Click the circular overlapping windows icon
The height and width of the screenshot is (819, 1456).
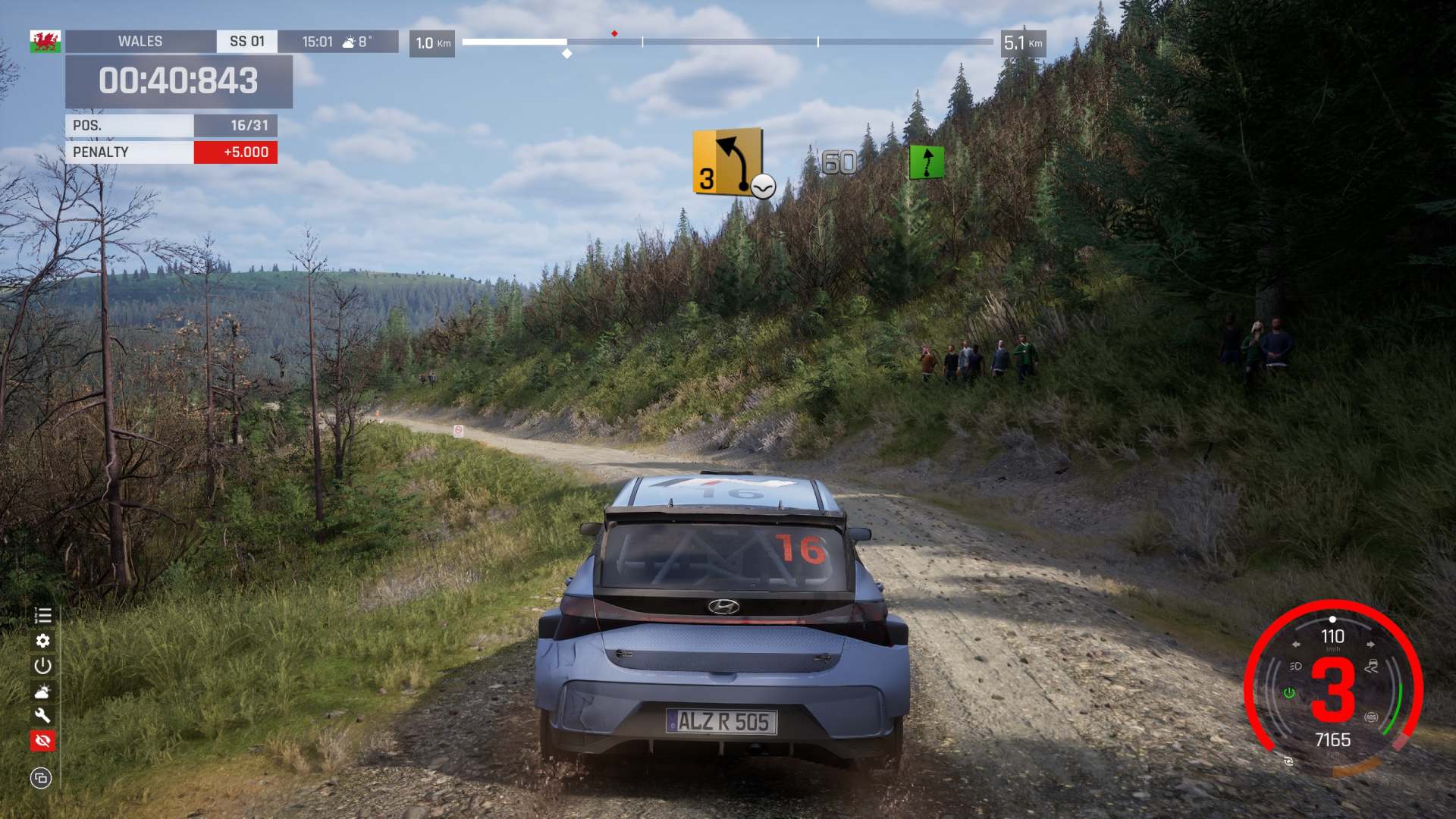[x=41, y=778]
